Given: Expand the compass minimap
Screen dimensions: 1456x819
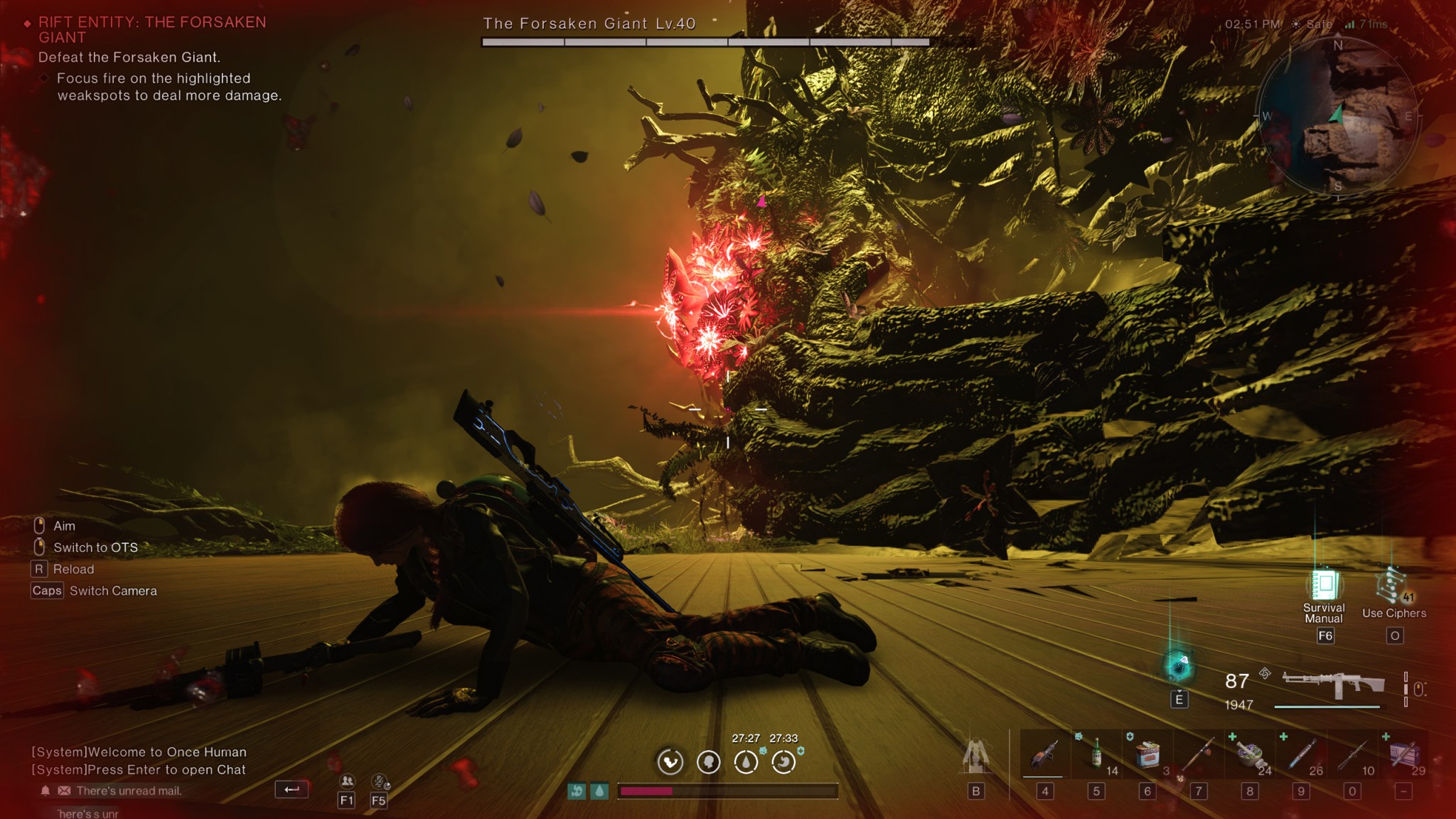Looking at the screenshot, I should 1339,112.
